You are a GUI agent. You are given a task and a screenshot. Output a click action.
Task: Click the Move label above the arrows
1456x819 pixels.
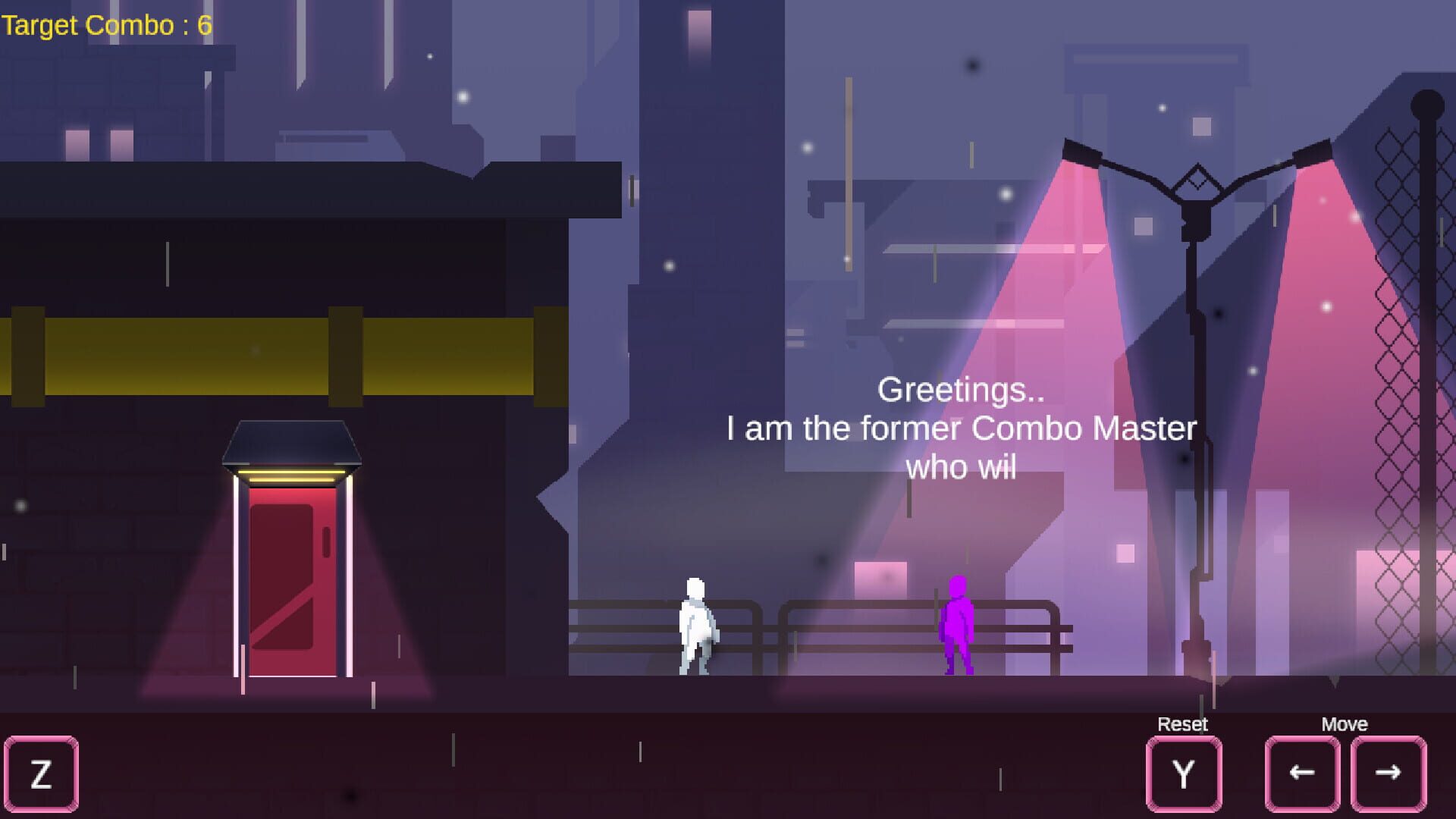coord(1347,724)
